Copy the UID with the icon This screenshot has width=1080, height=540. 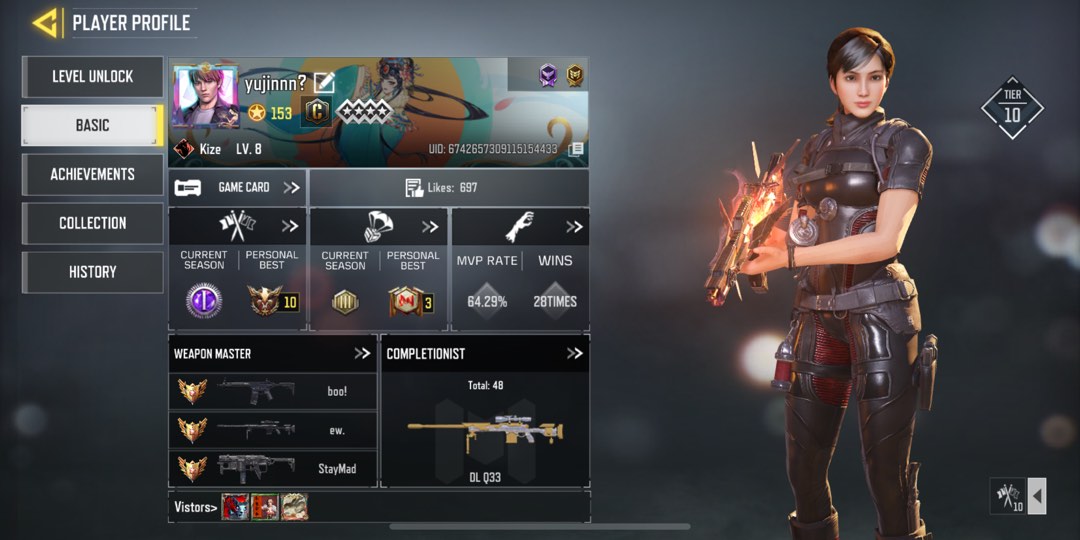[x=576, y=149]
